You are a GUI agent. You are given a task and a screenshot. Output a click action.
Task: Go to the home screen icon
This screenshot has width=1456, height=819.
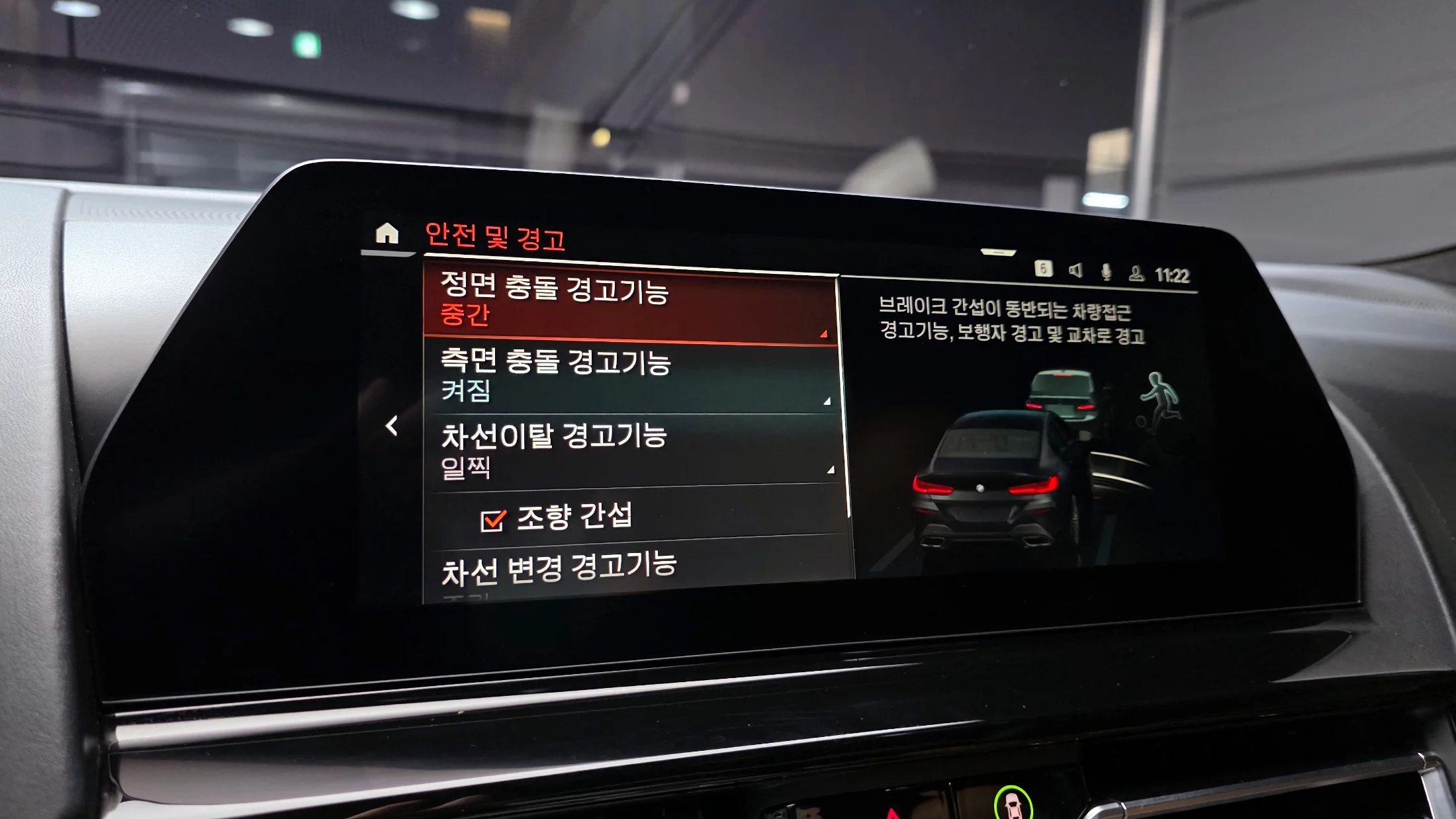click(387, 234)
